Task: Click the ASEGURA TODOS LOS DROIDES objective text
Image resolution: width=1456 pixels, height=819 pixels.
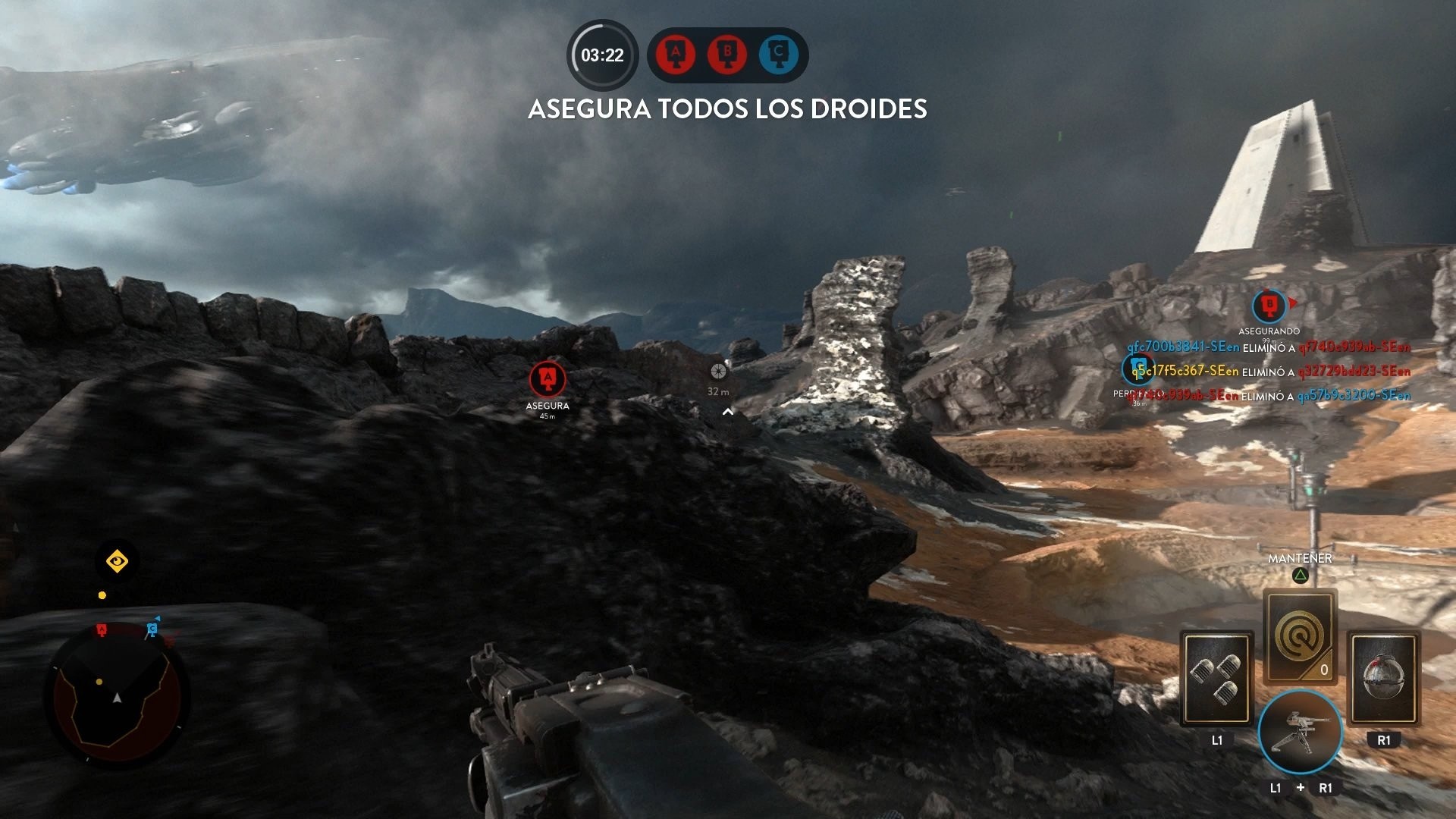Action: click(726, 109)
